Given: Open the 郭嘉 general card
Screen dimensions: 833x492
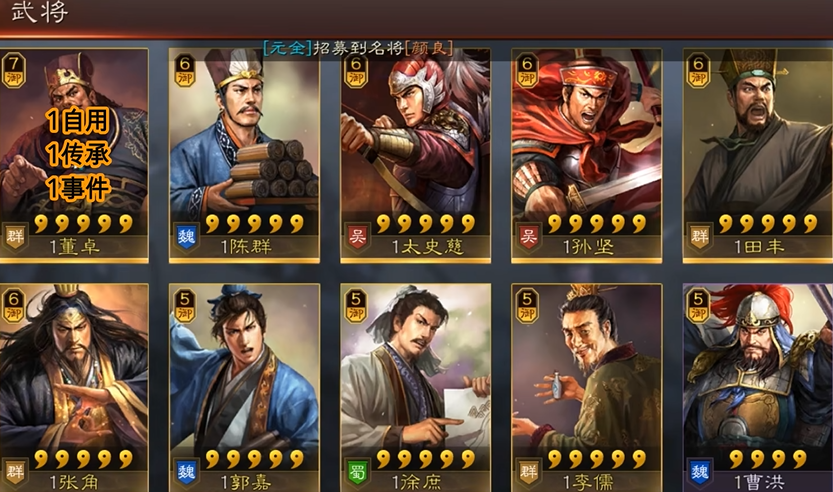Looking at the screenshot, I should (244, 385).
